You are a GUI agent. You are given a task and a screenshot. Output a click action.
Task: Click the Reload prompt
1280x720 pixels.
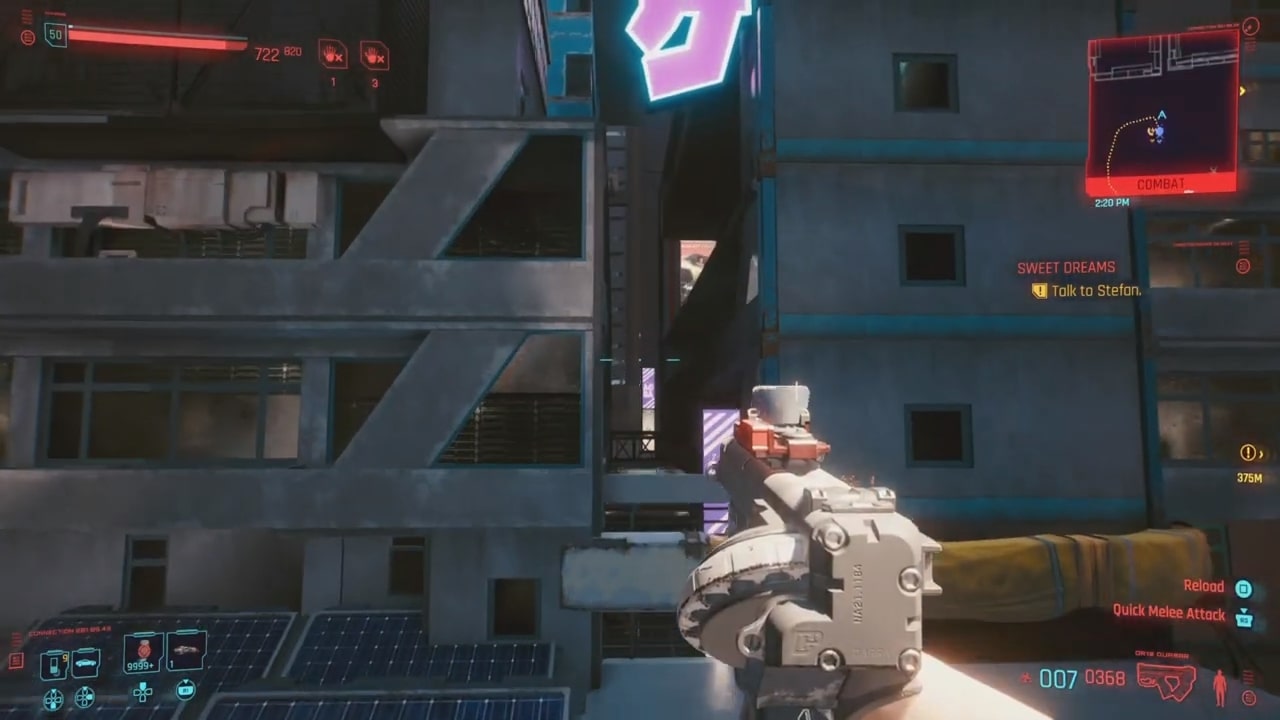(1204, 586)
